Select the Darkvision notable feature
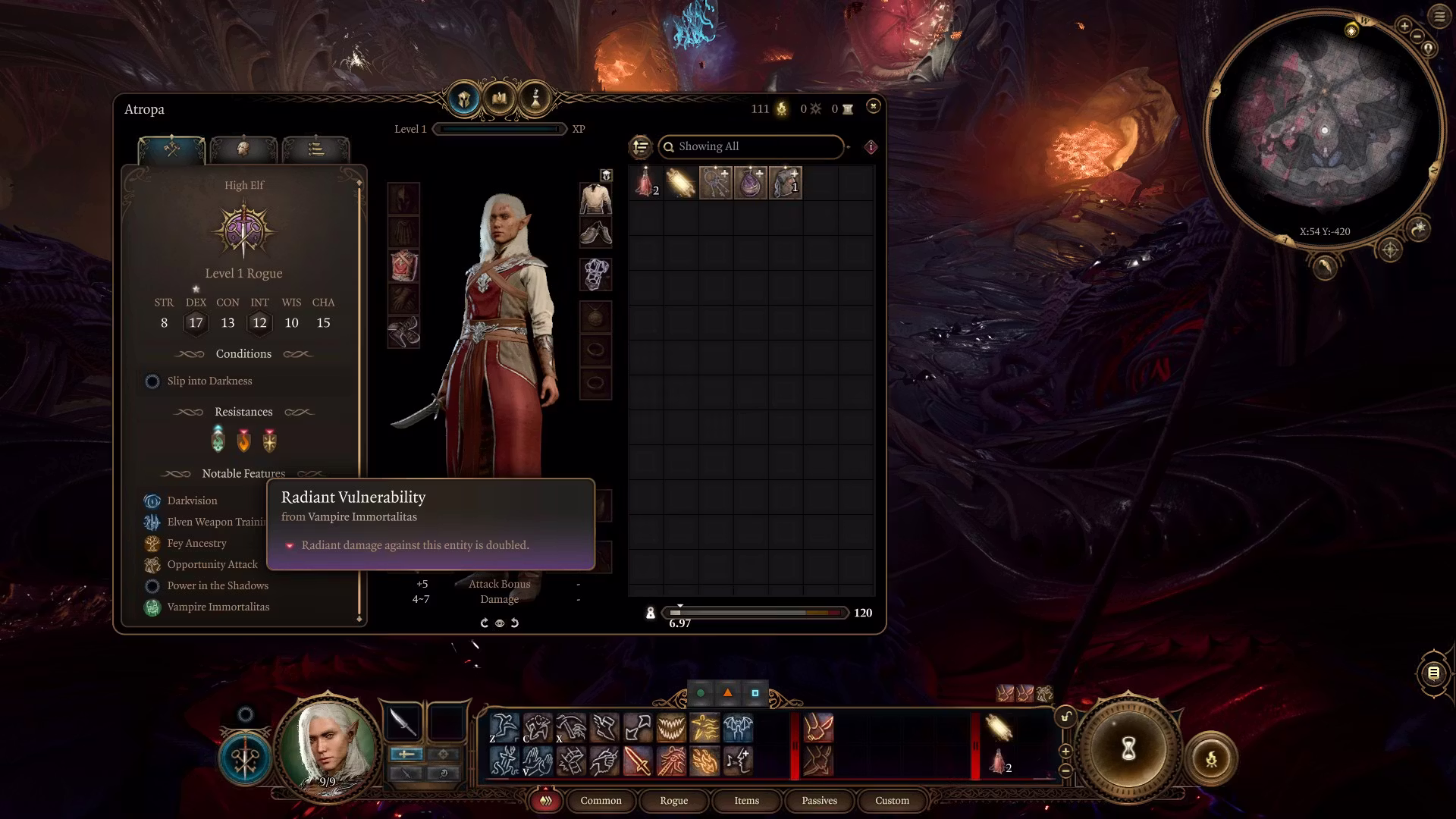Image resolution: width=1456 pixels, height=819 pixels. (192, 500)
